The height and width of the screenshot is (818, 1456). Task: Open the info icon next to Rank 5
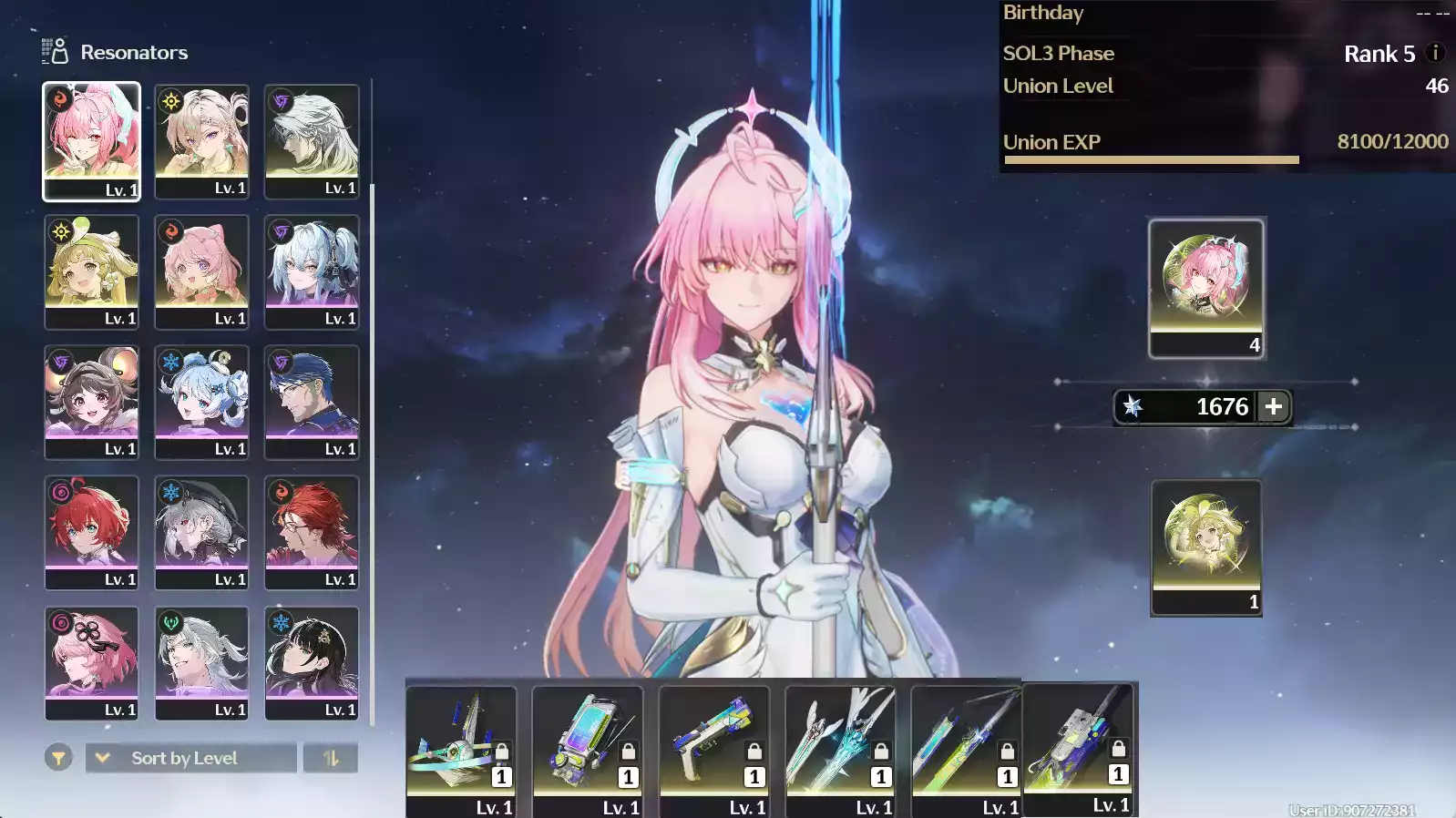click(1433, 53)
